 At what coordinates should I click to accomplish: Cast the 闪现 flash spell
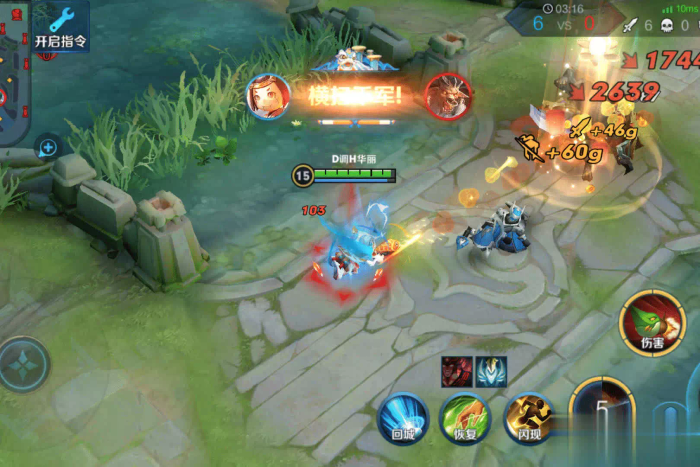(529, 415)
